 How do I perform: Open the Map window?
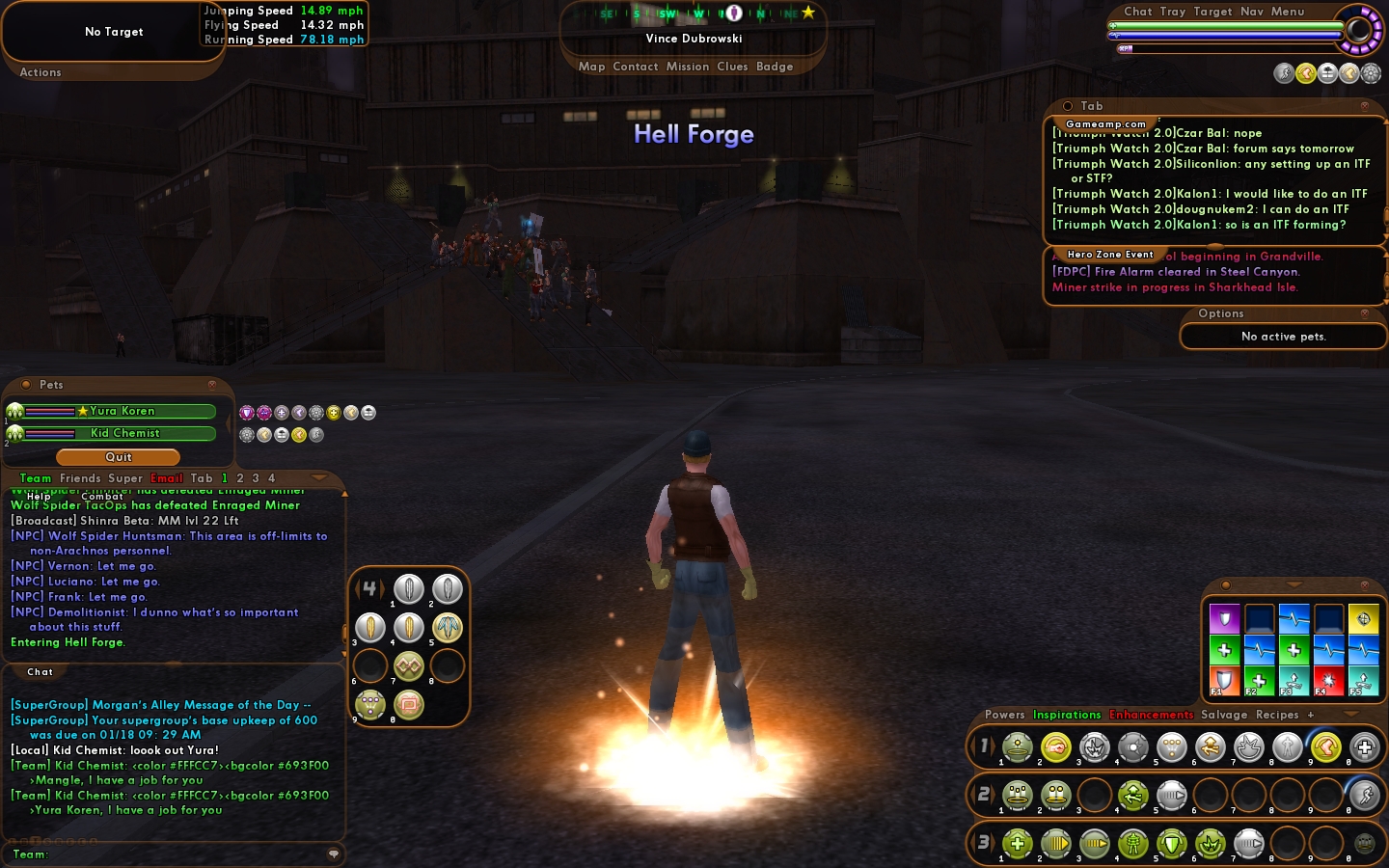point(591,67)
